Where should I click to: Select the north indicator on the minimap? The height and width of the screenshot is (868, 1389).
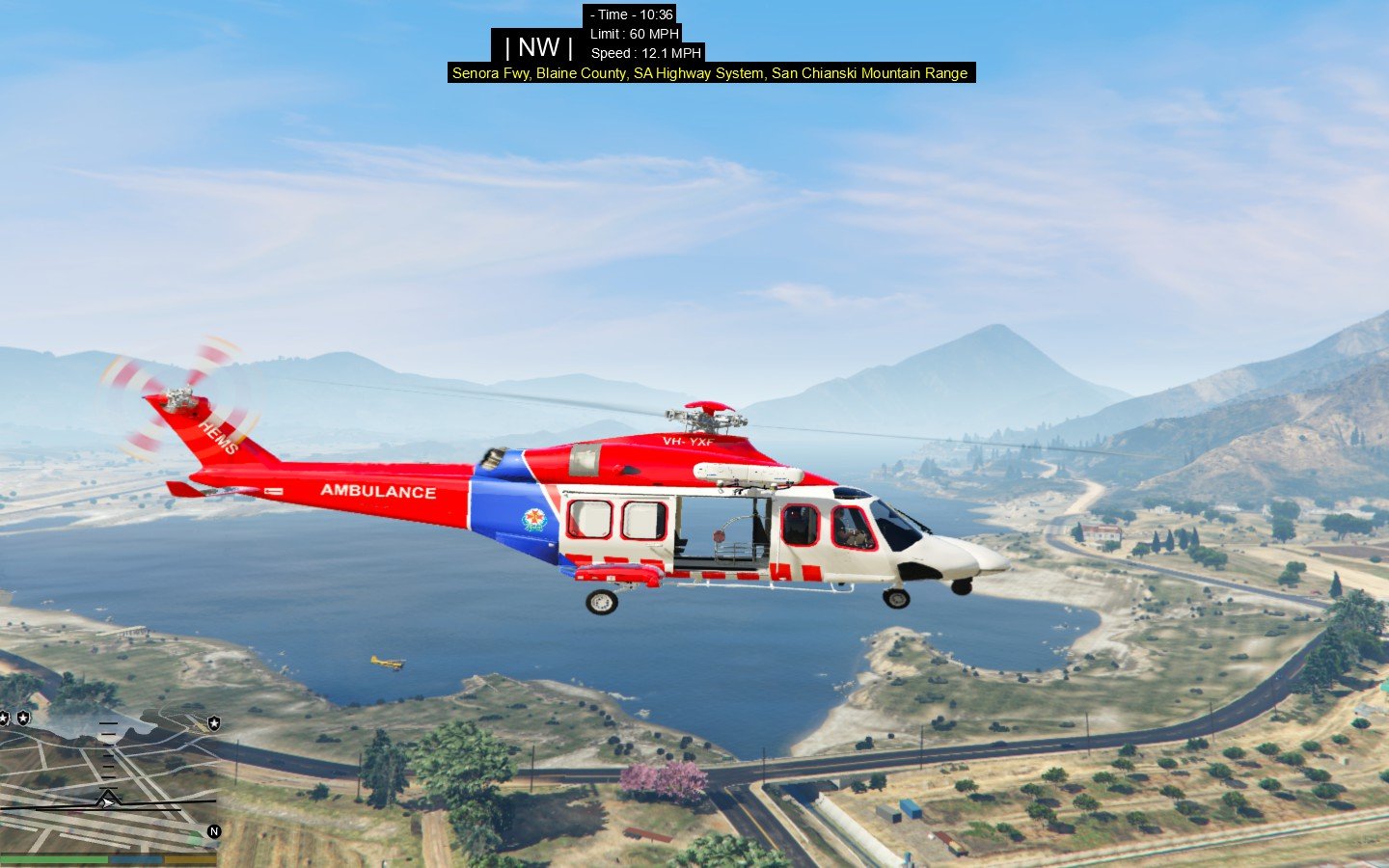click(214, 830)
